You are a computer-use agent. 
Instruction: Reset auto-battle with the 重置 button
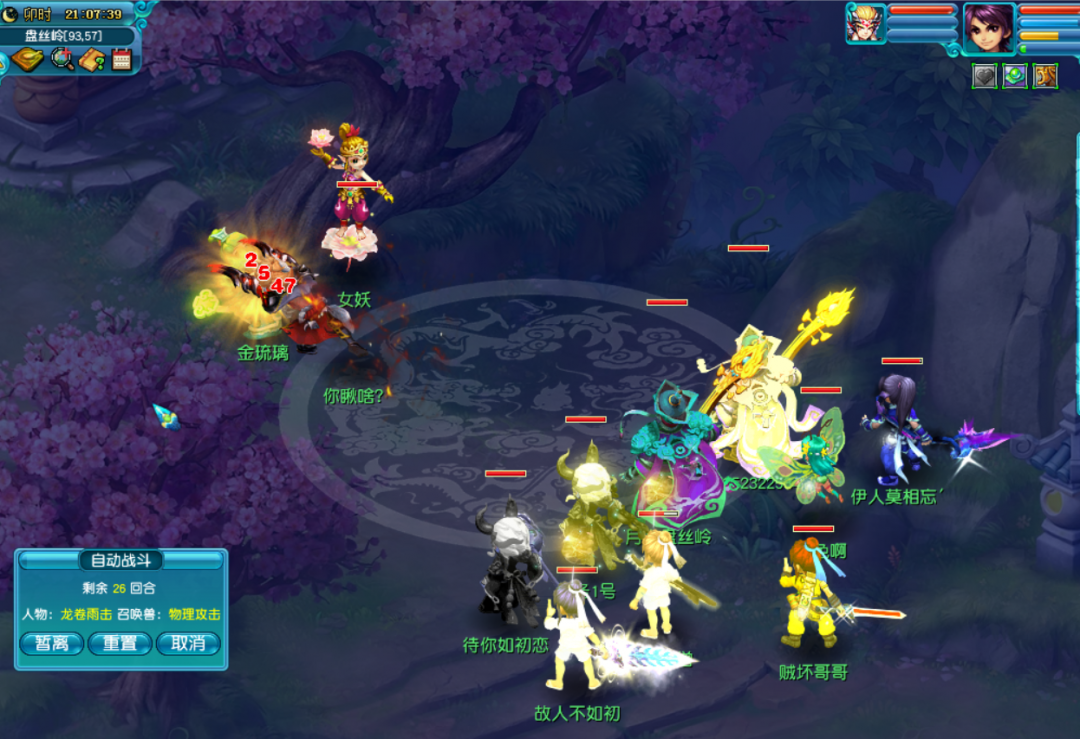pyautogui.click(x=120, y=643)
